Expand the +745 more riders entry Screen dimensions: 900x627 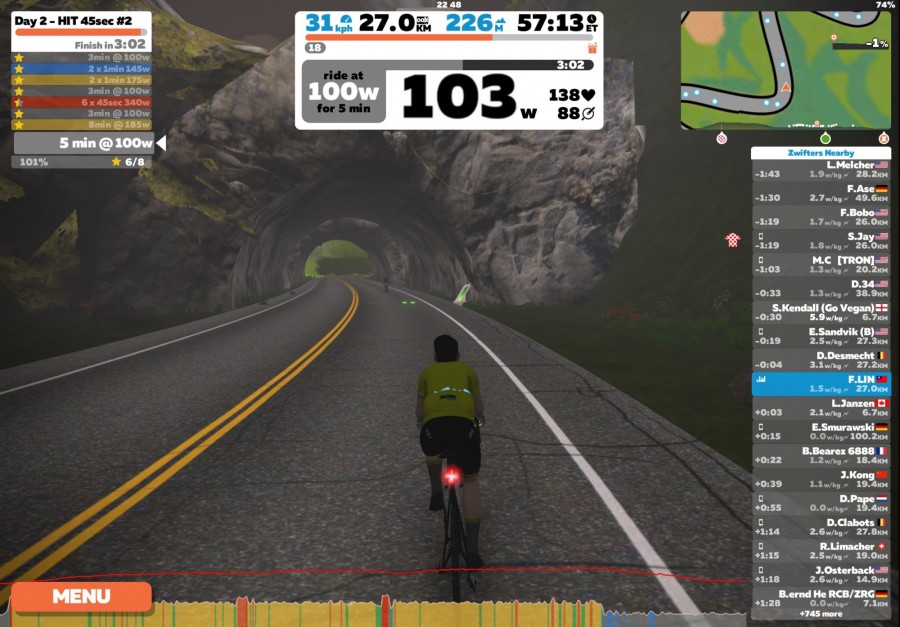[821, 612]
